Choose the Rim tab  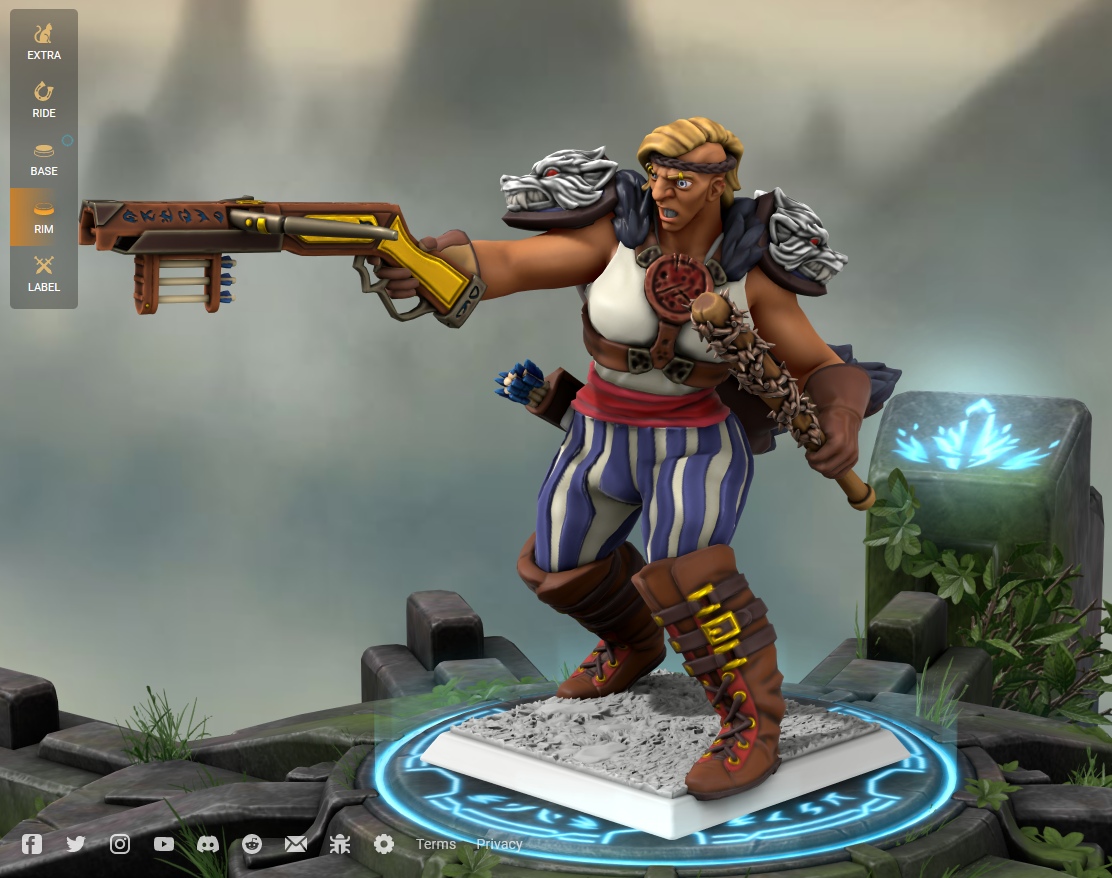[44, 217]
